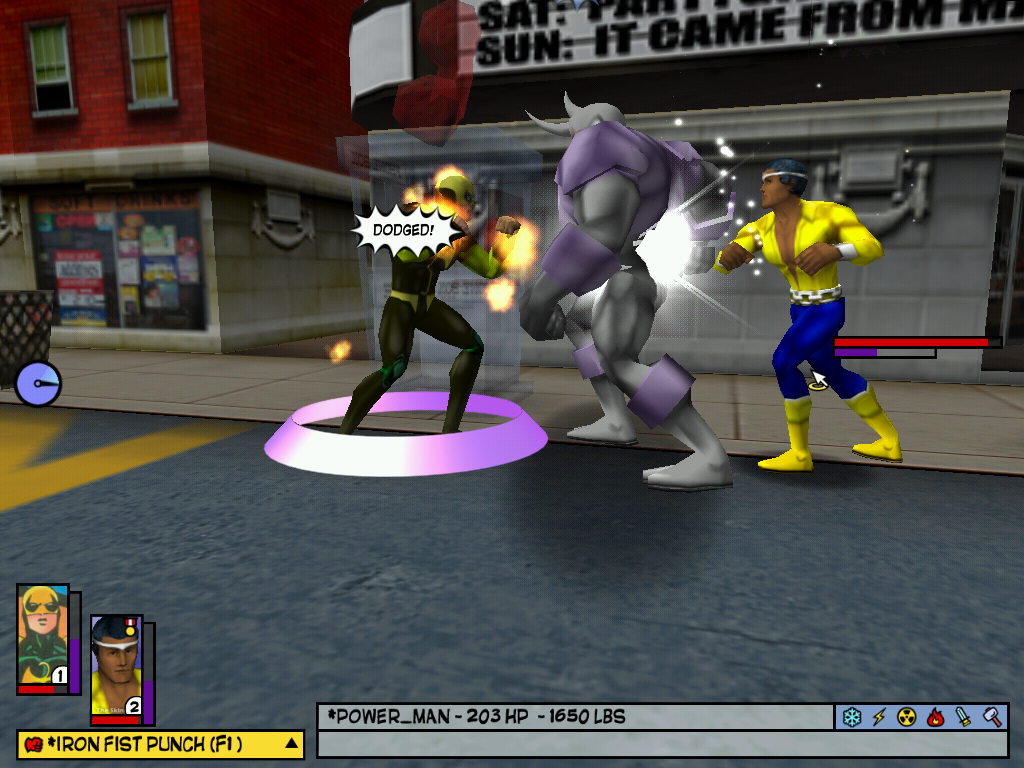Click the snowflake cold damage icon
Screen dimensions: 1024x768
click(851, 717)
